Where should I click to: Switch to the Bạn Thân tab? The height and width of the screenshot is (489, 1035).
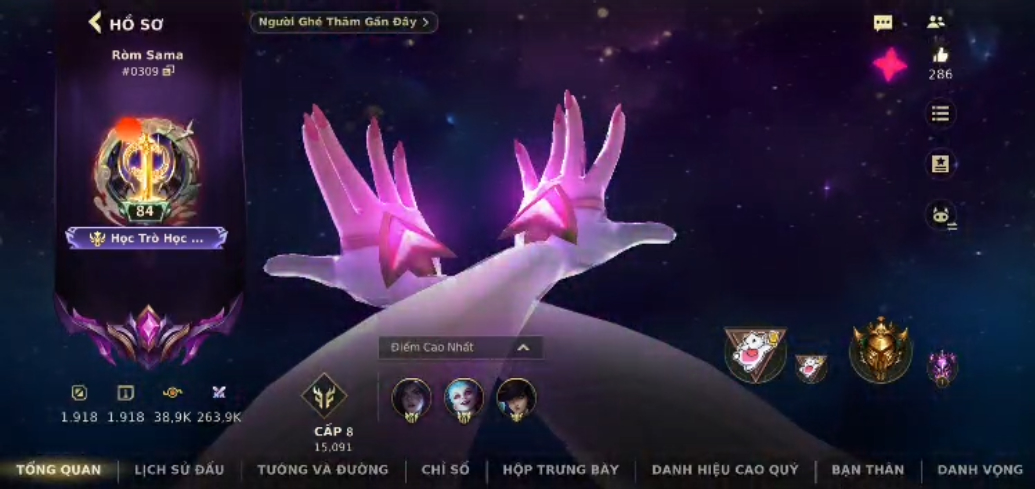[x=867, y=469]
